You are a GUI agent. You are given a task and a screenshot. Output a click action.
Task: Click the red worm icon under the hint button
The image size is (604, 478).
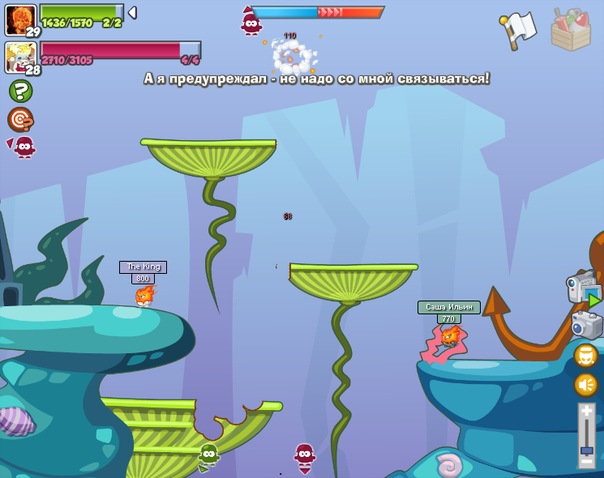coord(23,147)
